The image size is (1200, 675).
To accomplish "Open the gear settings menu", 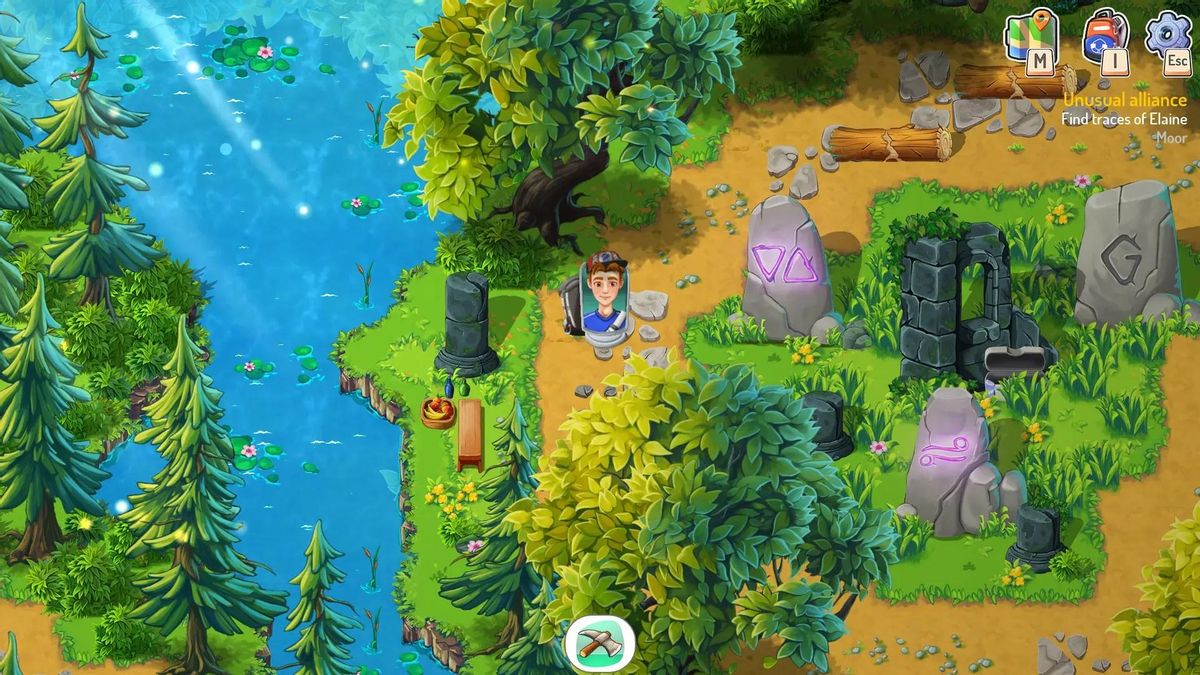I will [1167, 36].
